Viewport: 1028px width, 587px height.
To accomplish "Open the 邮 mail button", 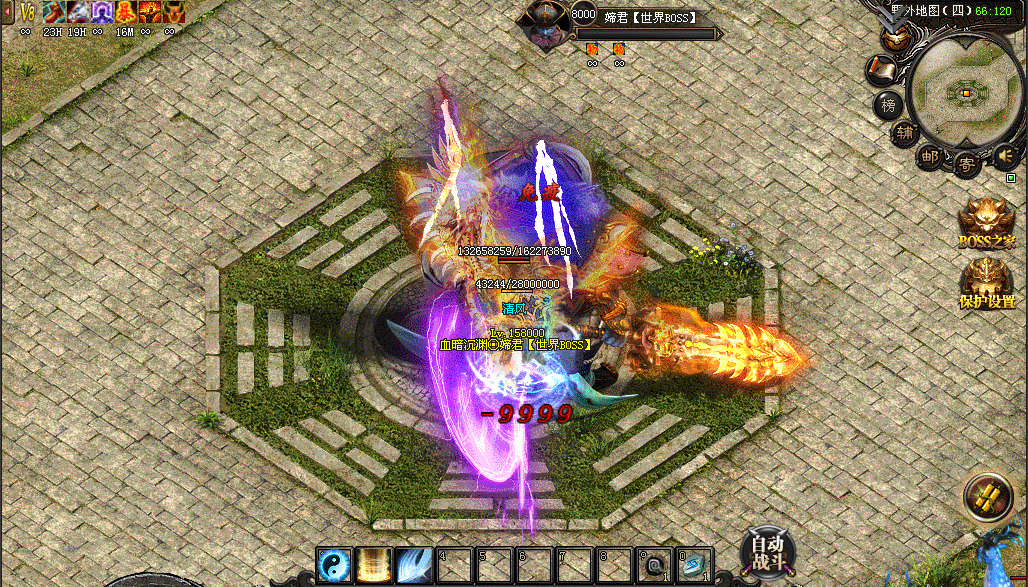I will point(930,156).
